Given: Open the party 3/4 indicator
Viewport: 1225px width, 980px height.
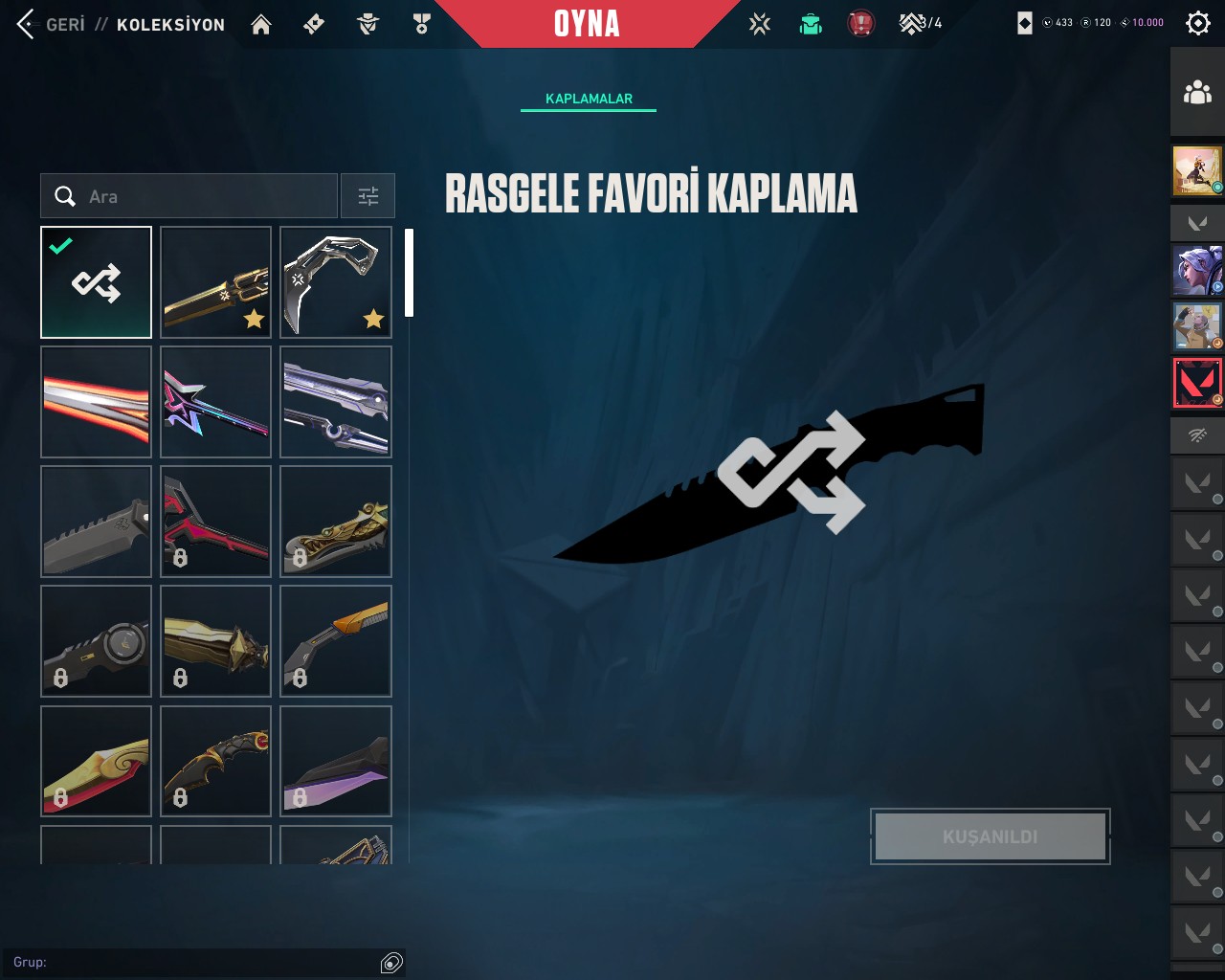Looking at the screenshot, I should click(x=921, y=23).
